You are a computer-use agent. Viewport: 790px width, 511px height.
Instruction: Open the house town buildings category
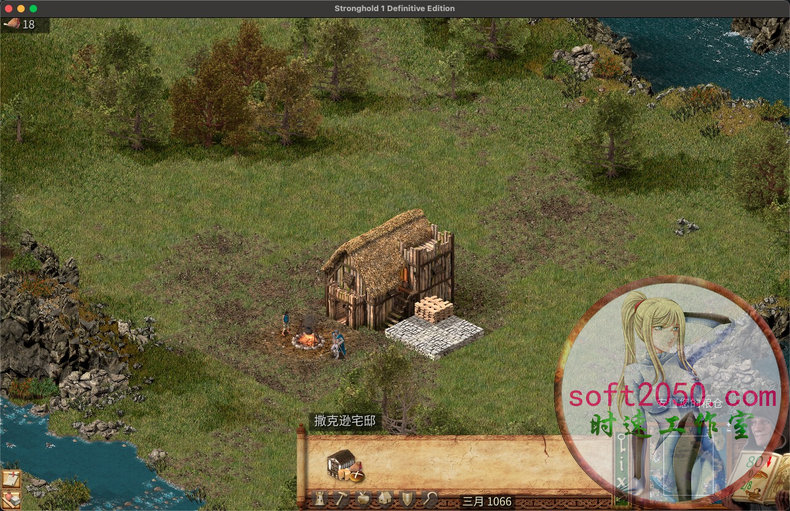385,499
